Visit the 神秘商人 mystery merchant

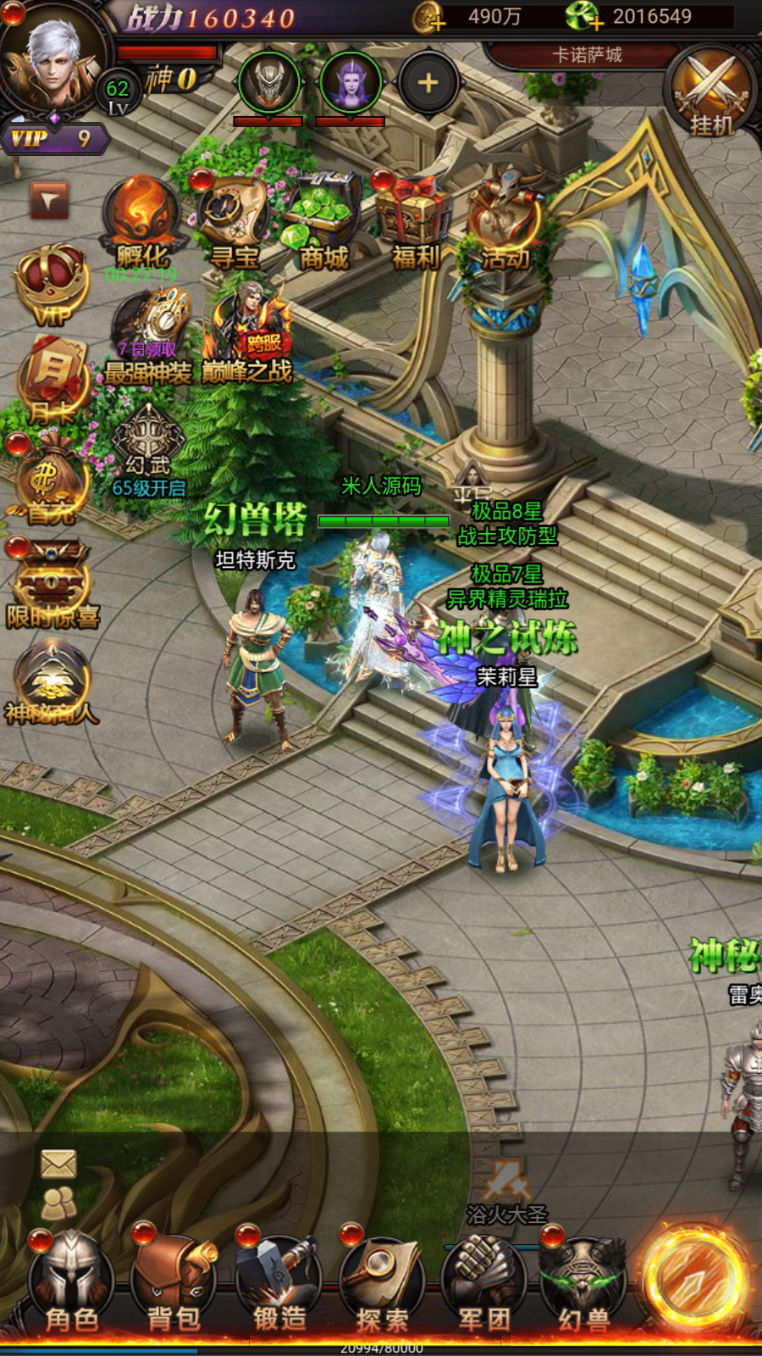click(51, 682)
